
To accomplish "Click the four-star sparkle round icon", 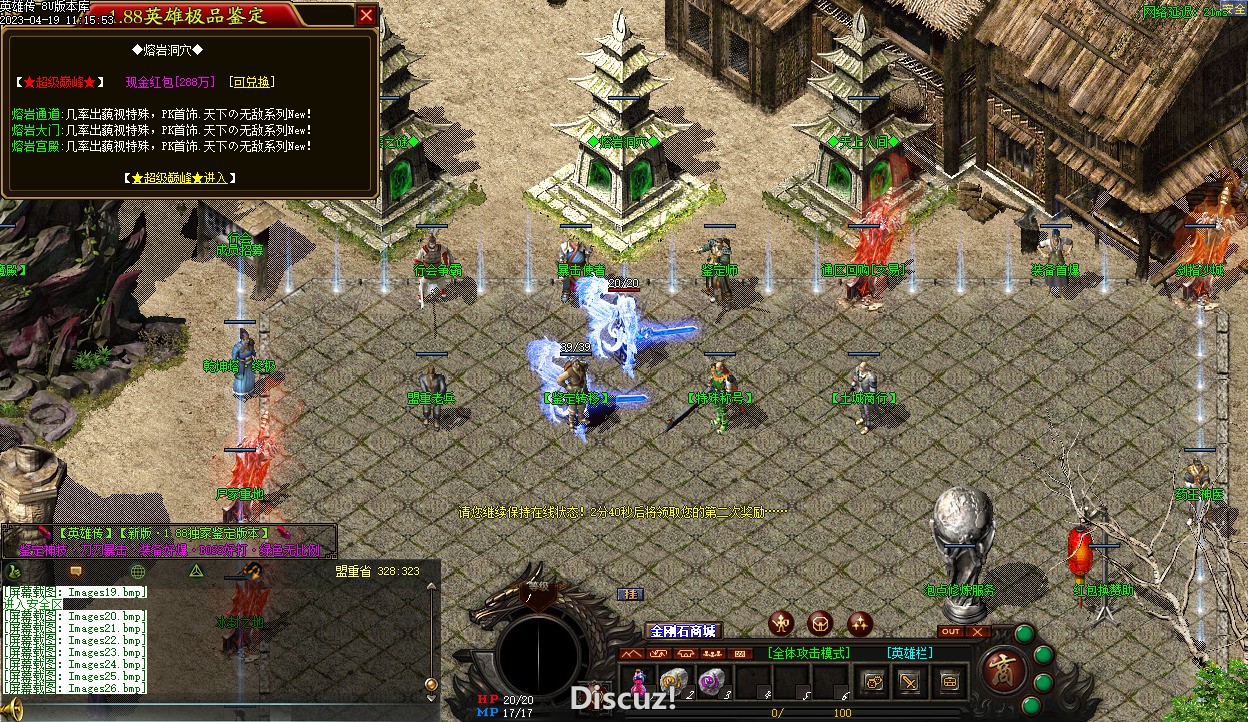I will tap(859, 624).
